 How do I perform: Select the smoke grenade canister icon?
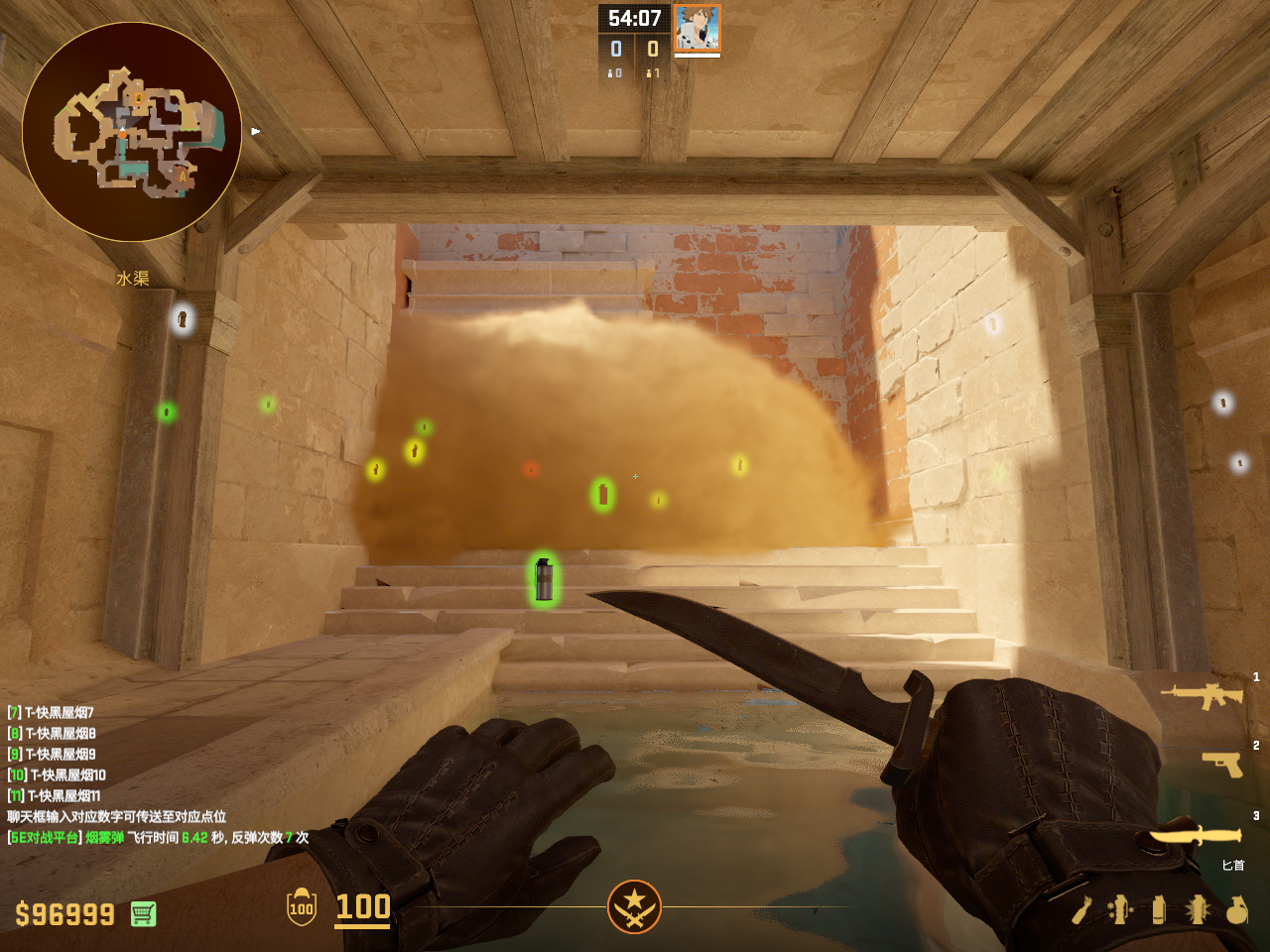tap(1159, 909)
